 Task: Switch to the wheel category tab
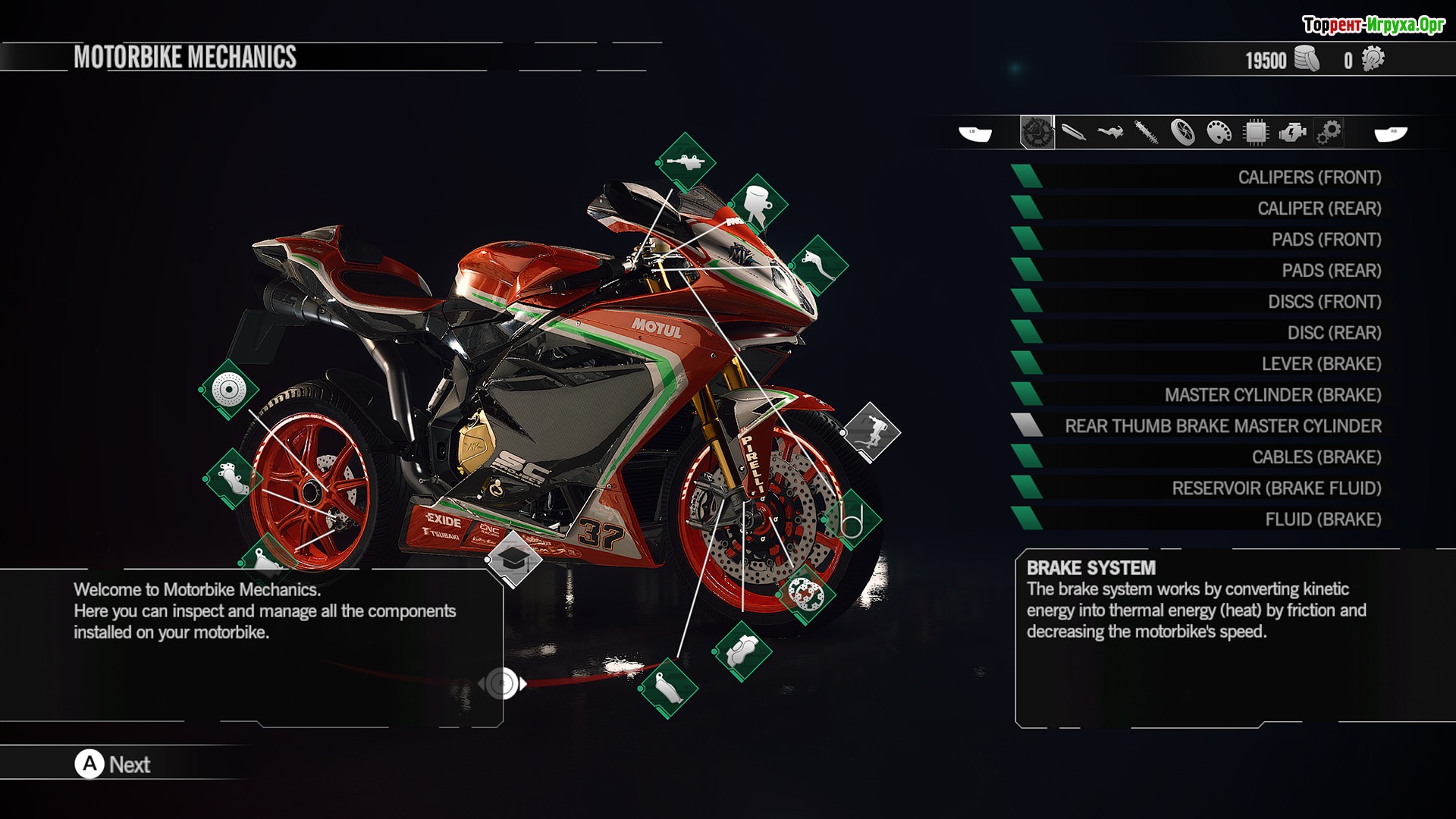(x=1182, y=133)
